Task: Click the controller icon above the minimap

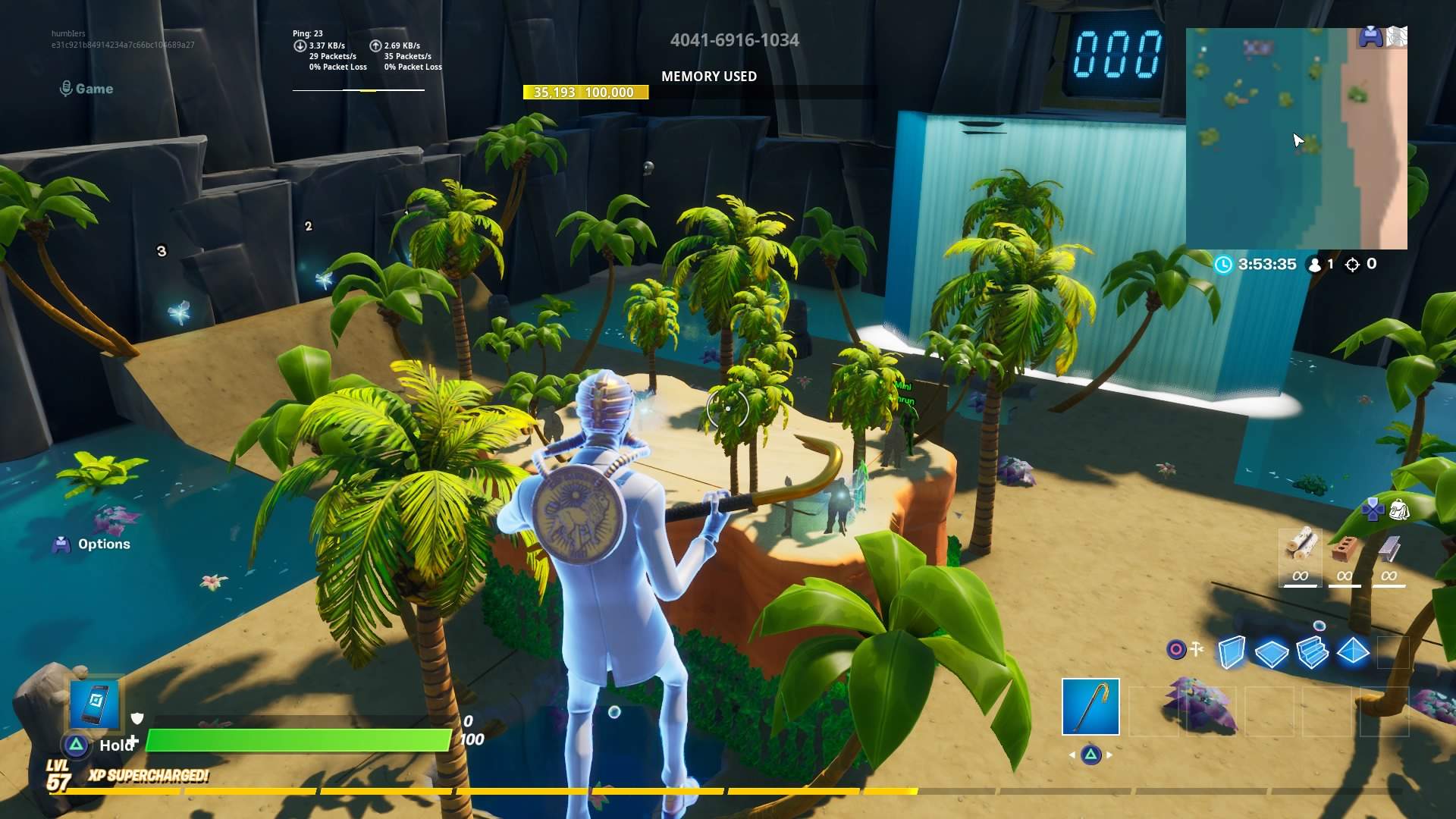Action: [1370, 34]
